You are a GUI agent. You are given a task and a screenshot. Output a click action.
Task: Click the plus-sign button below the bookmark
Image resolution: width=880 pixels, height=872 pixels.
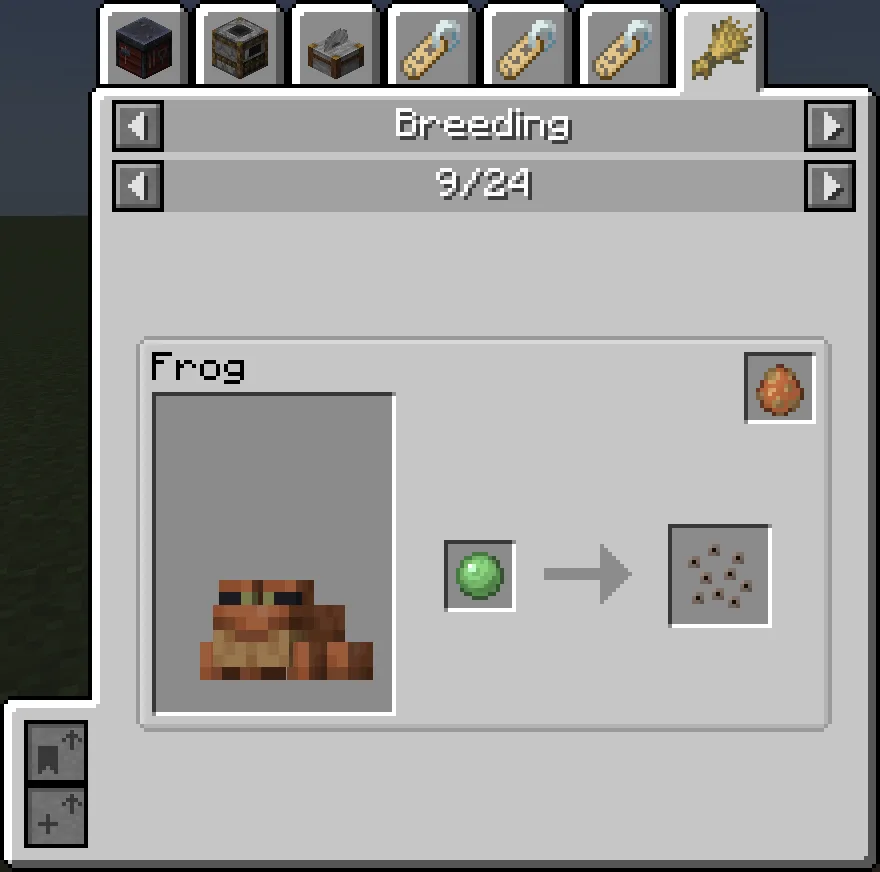click(x=56, y=816)
